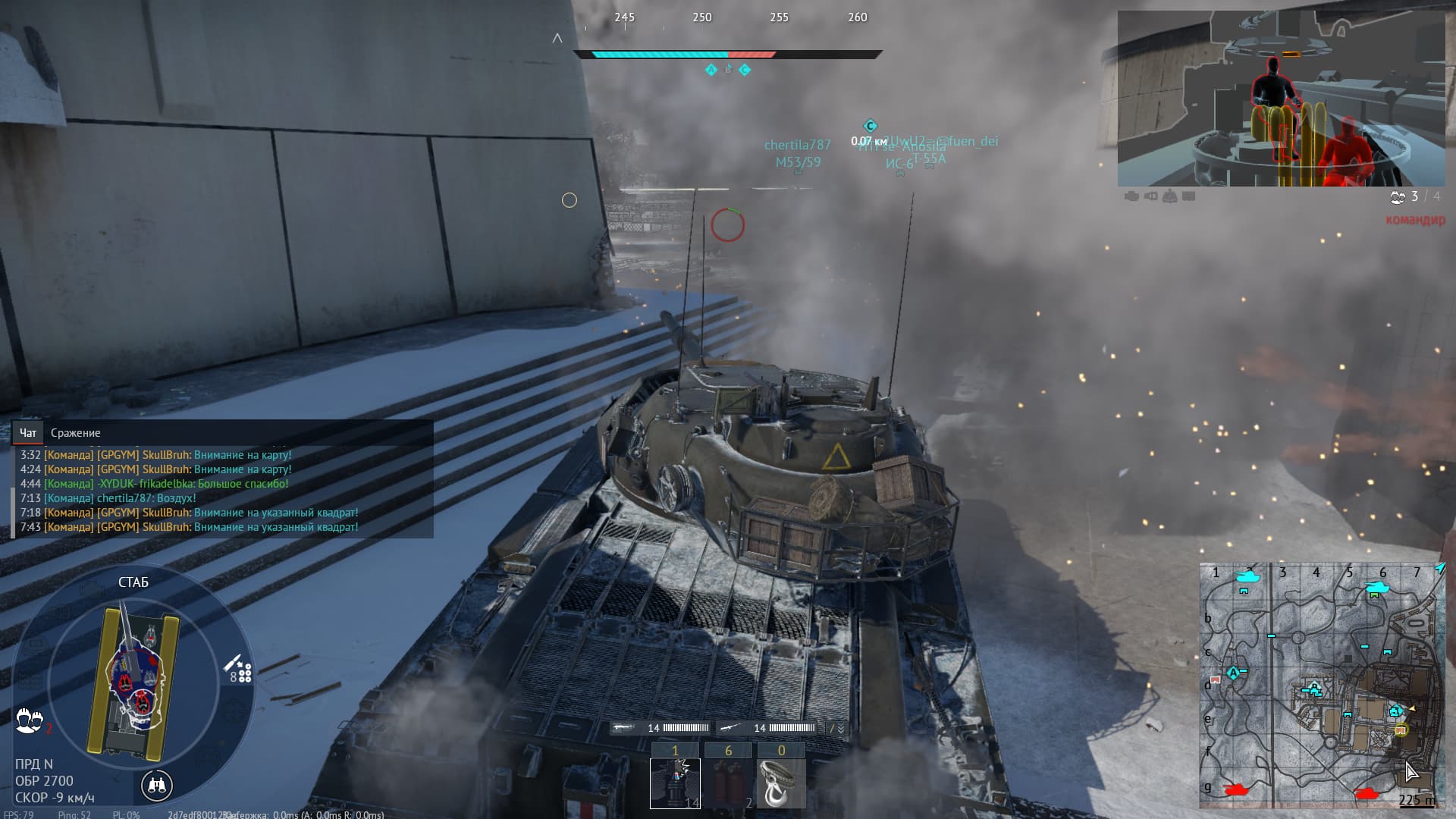Switch to the Чат tab

click(x=28, y=433)
